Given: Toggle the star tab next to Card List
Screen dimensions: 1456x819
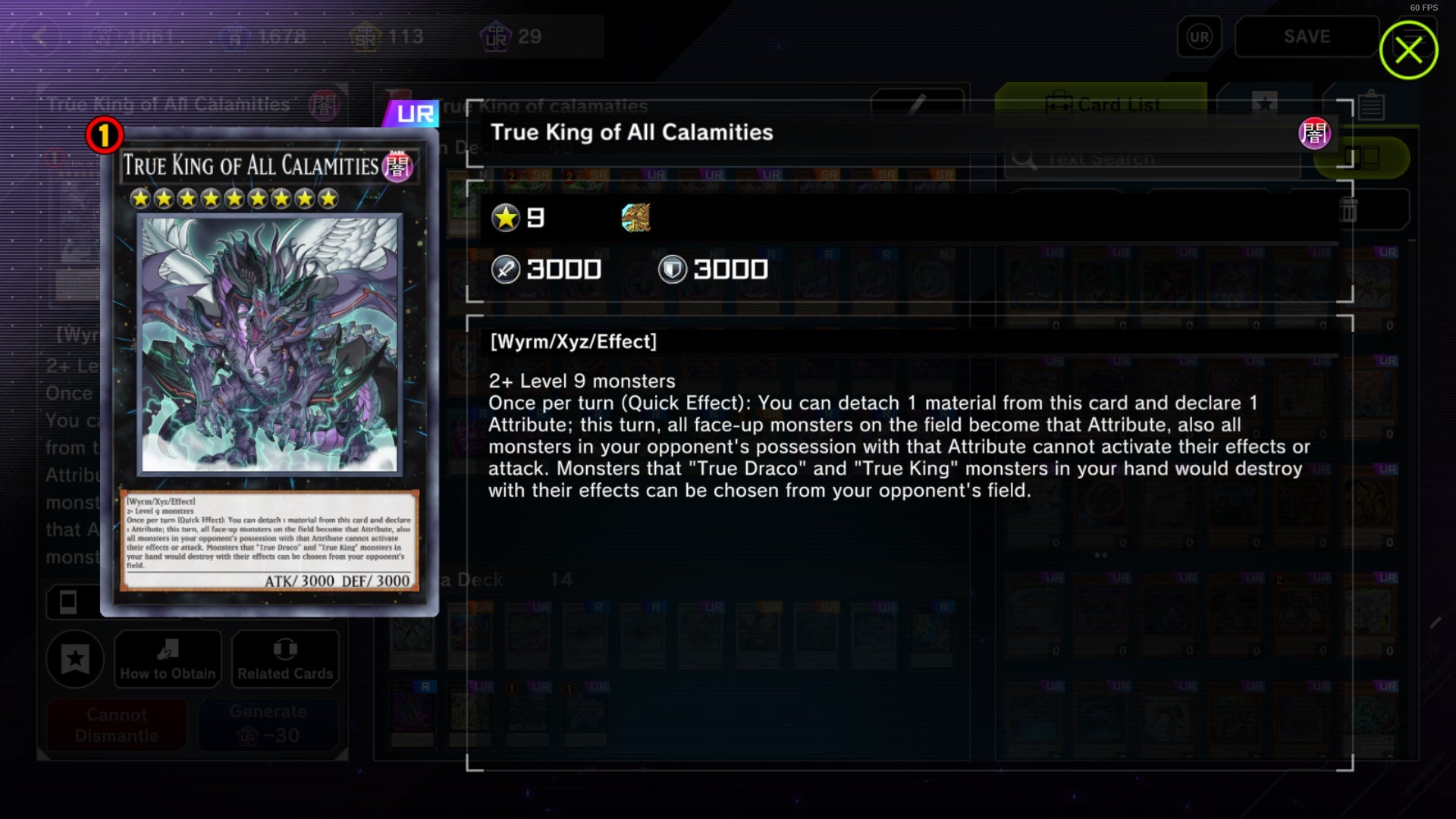Looking at the screenshot, I should click(x=1265, y=104).
